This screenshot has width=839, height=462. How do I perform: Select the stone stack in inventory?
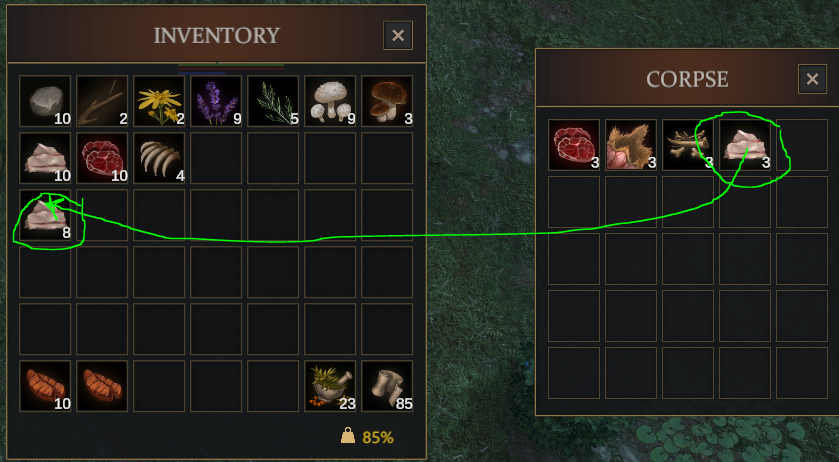point(45,101)
